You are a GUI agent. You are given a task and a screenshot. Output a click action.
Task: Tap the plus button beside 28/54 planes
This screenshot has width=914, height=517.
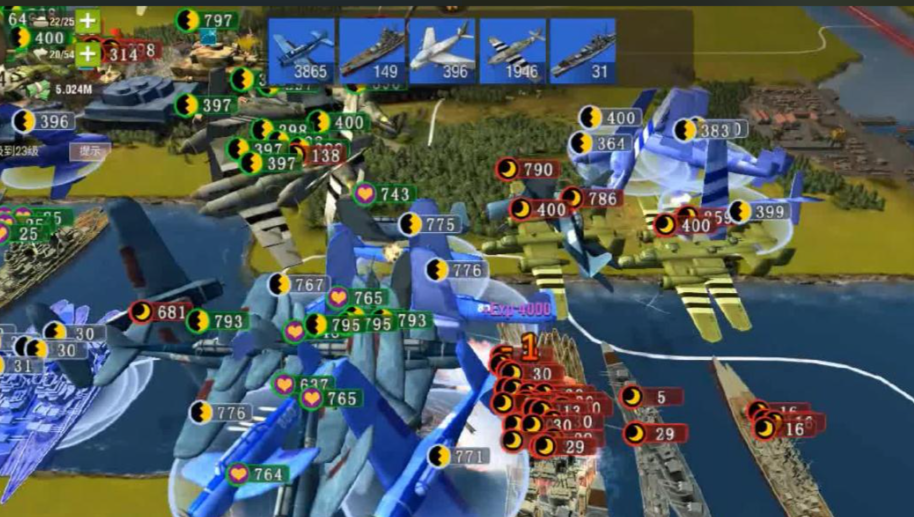pyautogui.click(x=88, y=54)
